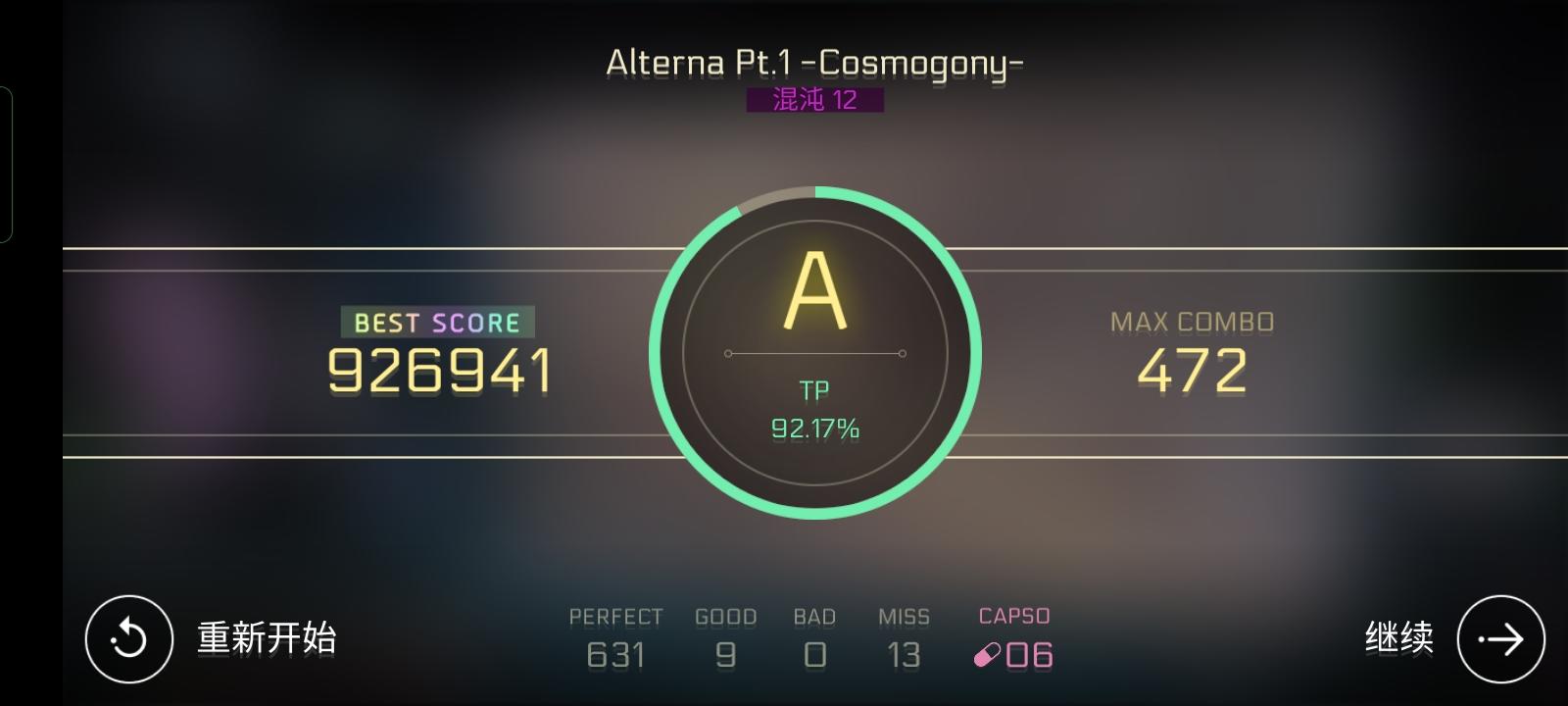Click the TP percentage 92.17%

pos(815,428)
